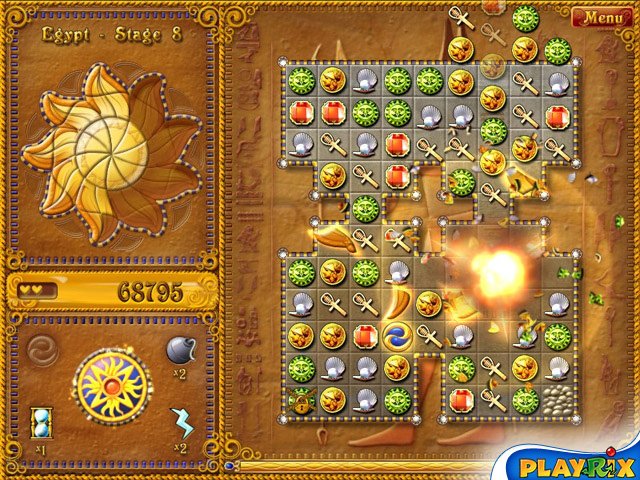Click the greyed-out swirl power-up
This screenshot has height=480, width=640.
click(x=44, y=351)
